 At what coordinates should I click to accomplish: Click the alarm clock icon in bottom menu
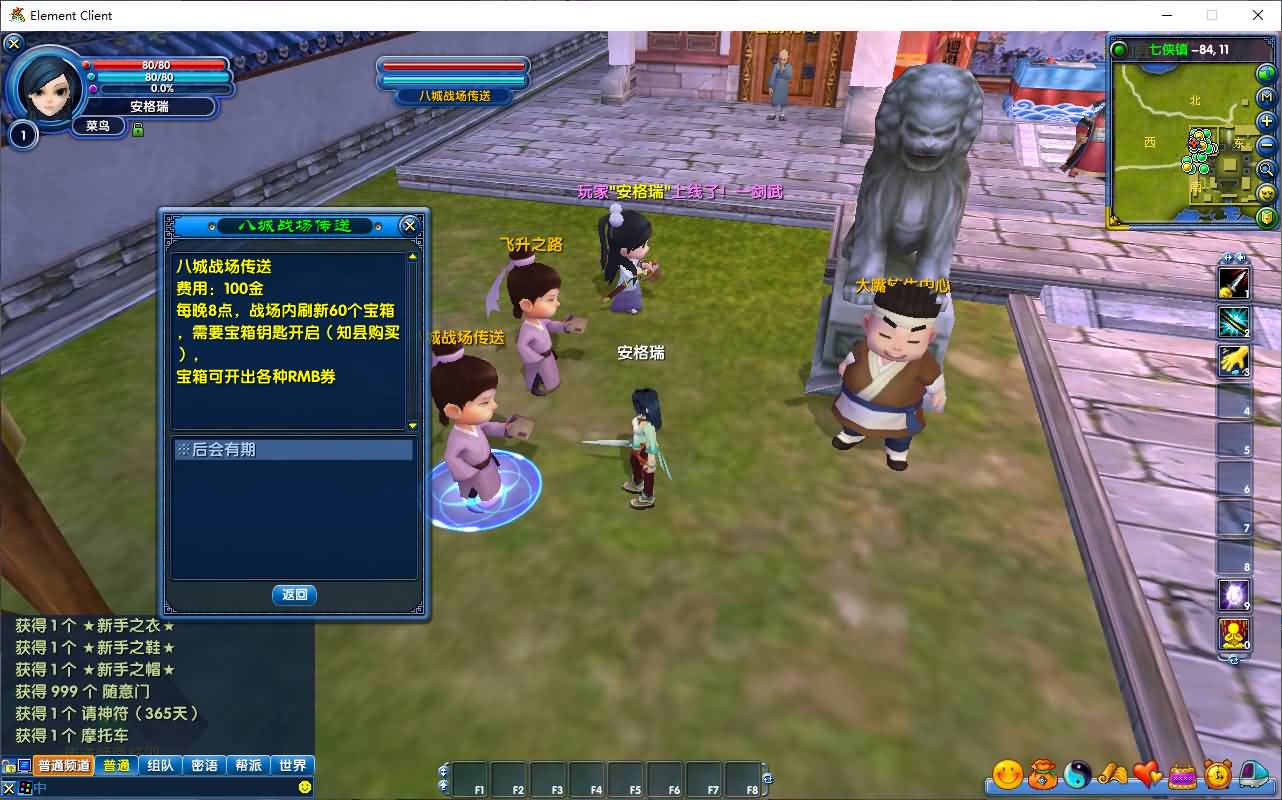1218,773
